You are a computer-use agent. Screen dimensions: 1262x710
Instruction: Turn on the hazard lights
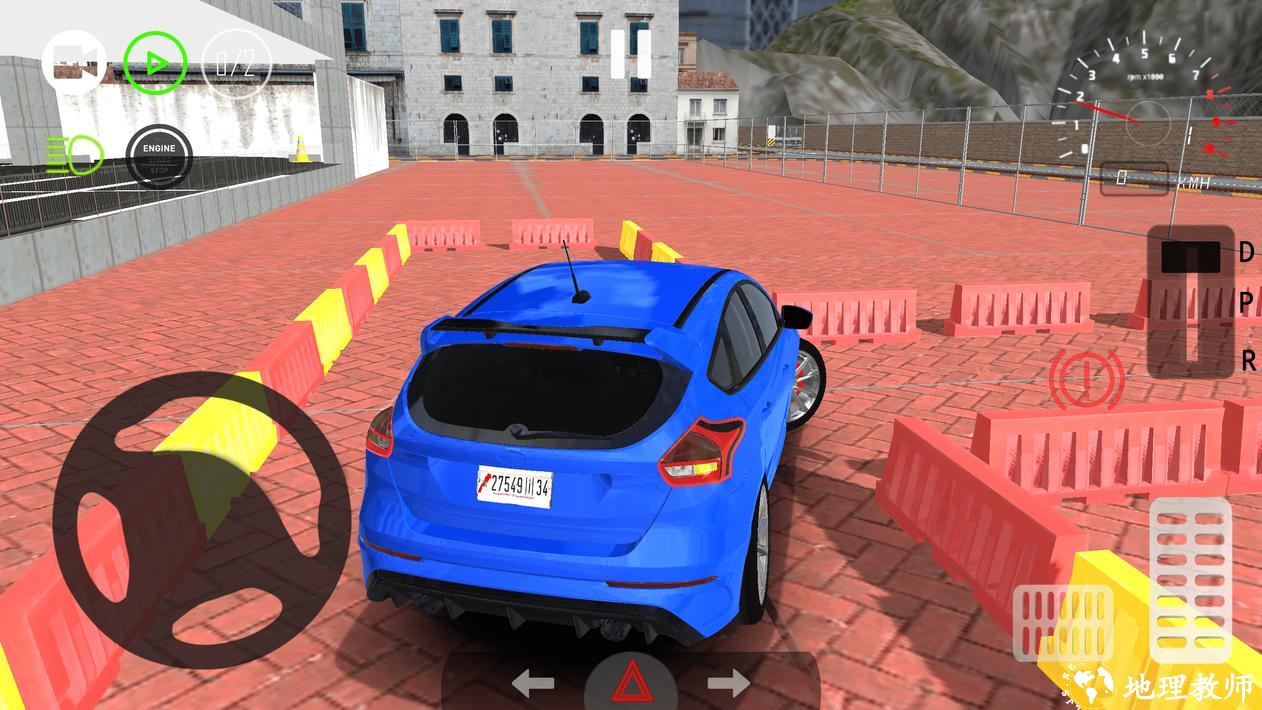point(630,685)
